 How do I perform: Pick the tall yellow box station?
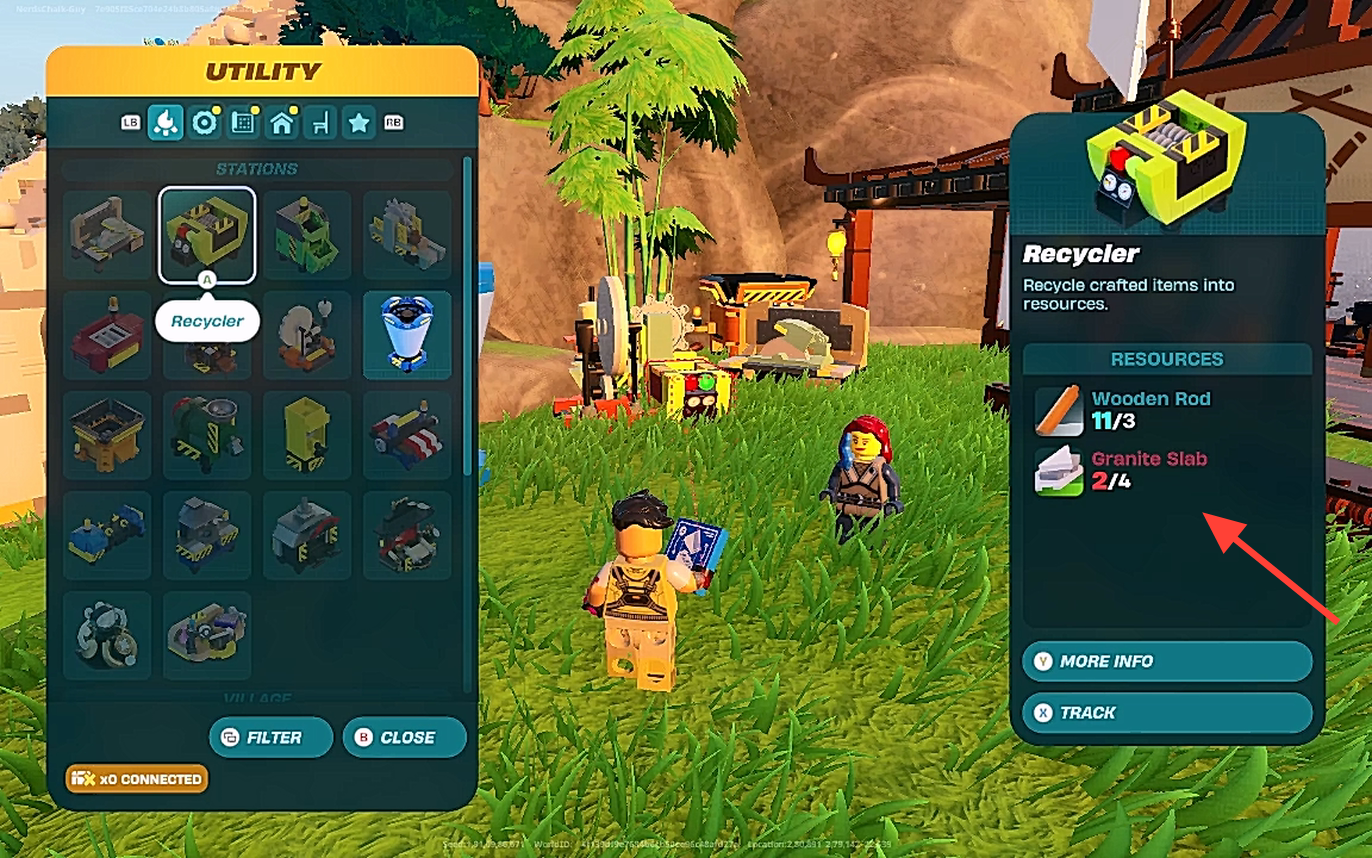(x=307, y=435)
